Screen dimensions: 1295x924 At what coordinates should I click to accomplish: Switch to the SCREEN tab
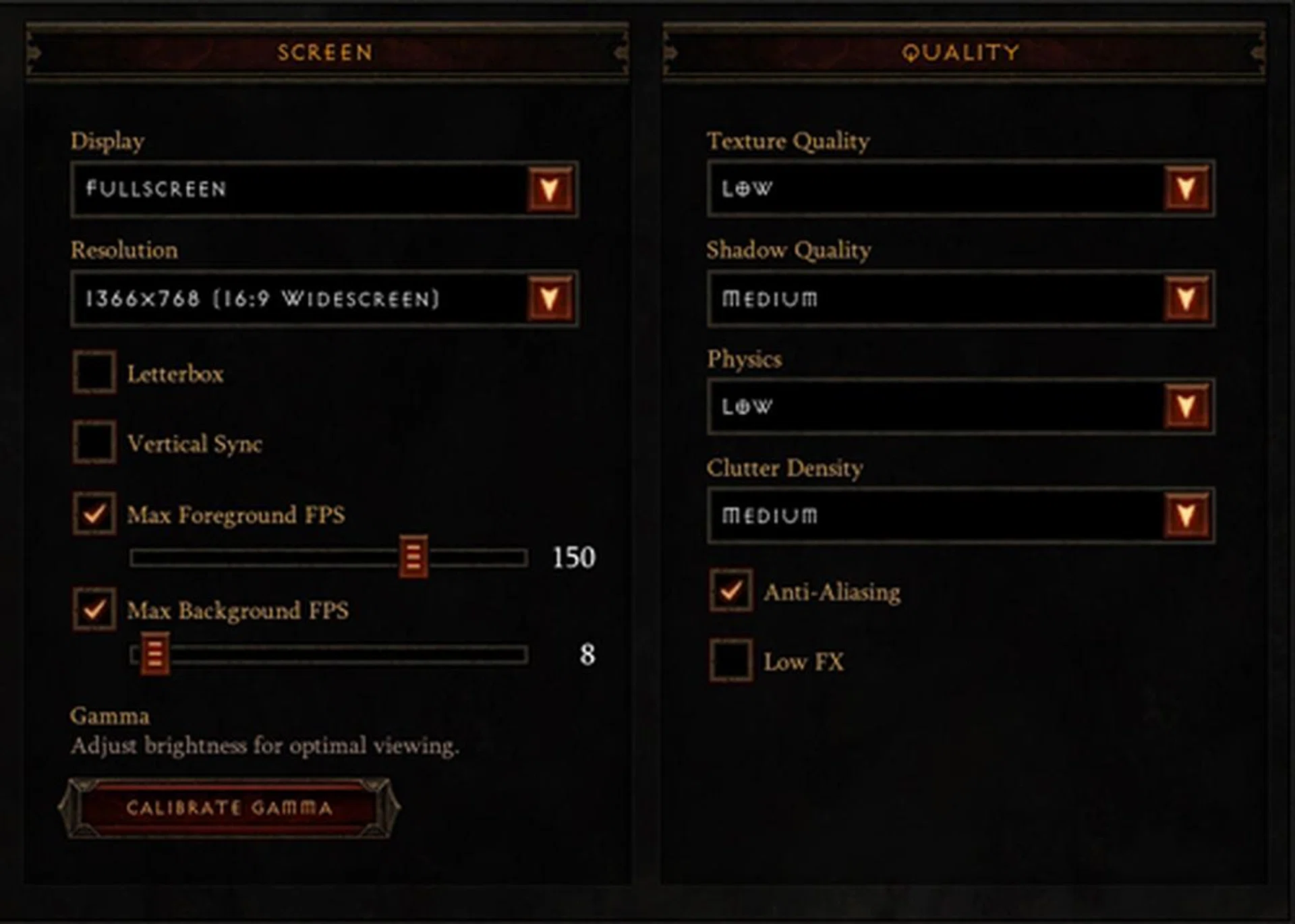click(x=326, y=53)
